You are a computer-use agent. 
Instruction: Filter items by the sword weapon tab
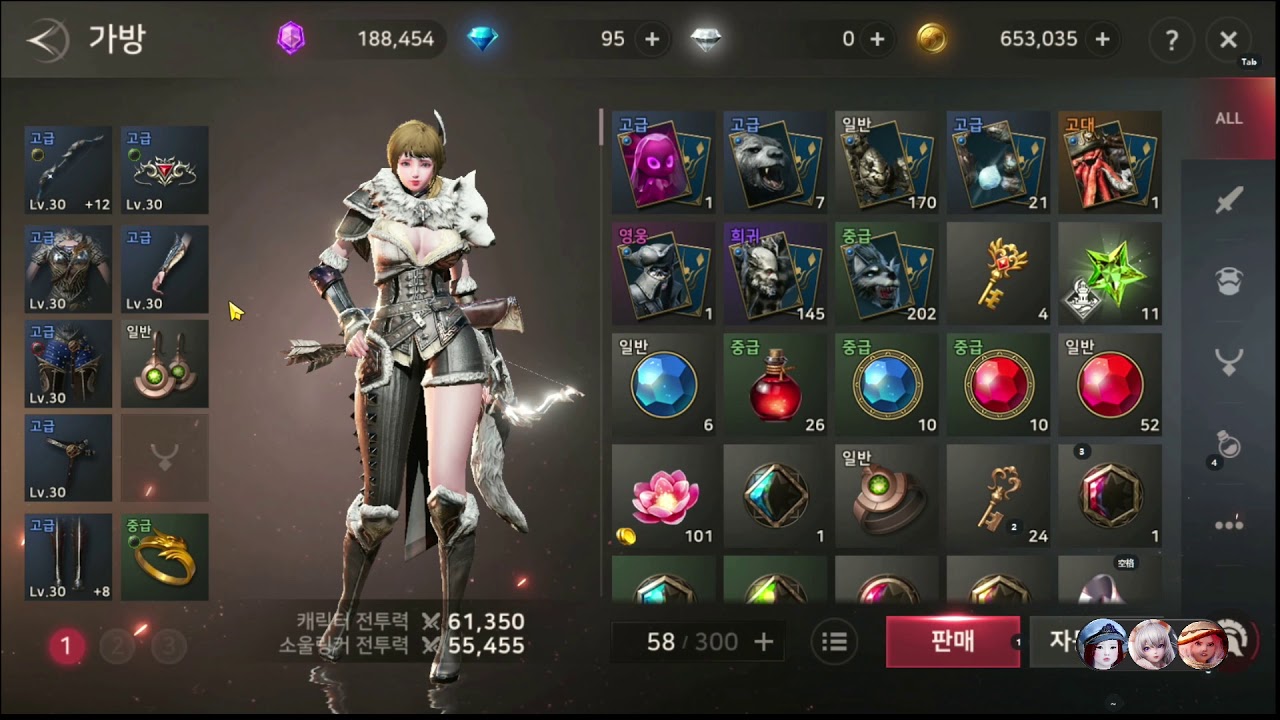pos(1229,201)
